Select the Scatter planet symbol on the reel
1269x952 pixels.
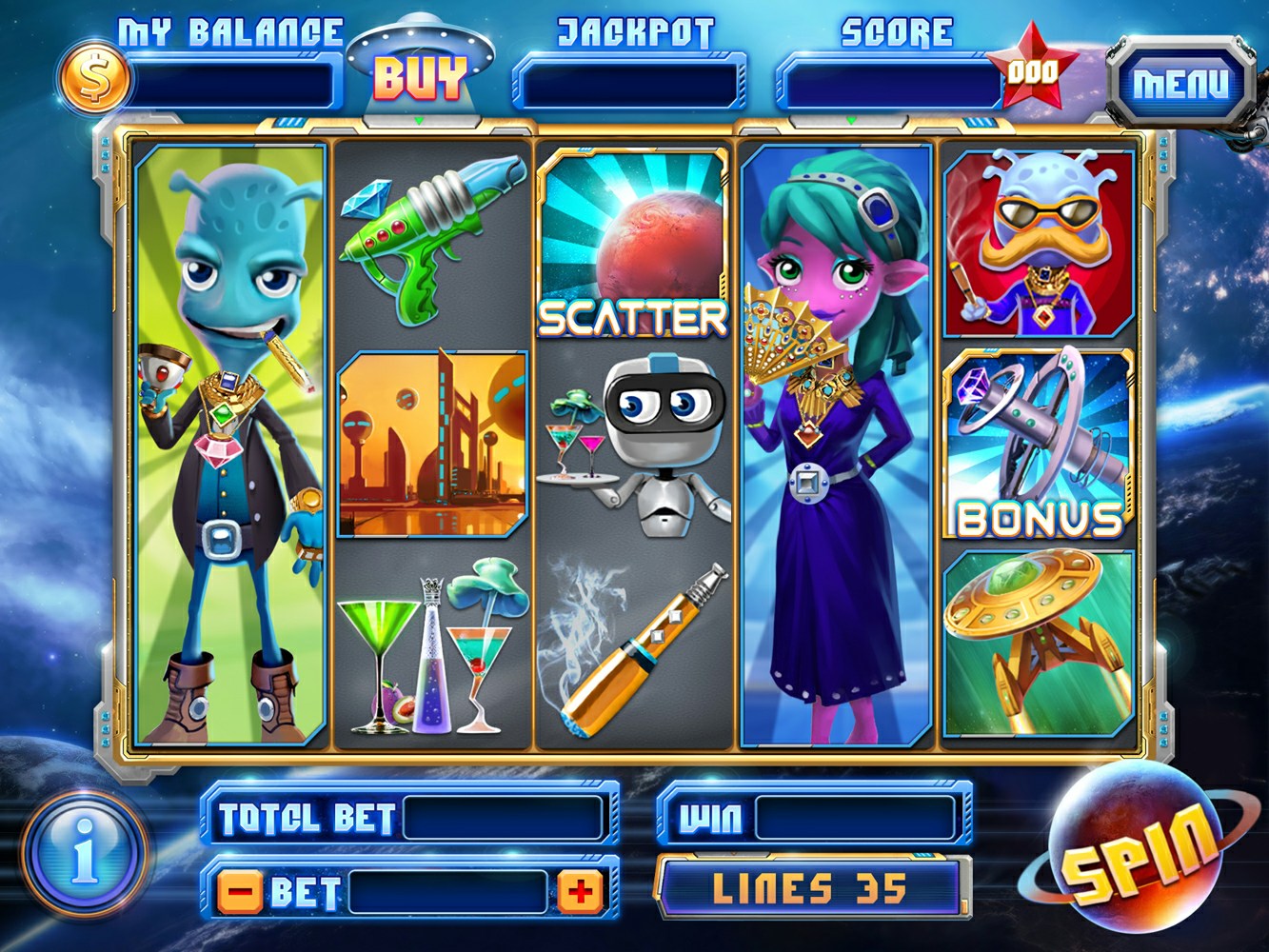click(632, 243)
